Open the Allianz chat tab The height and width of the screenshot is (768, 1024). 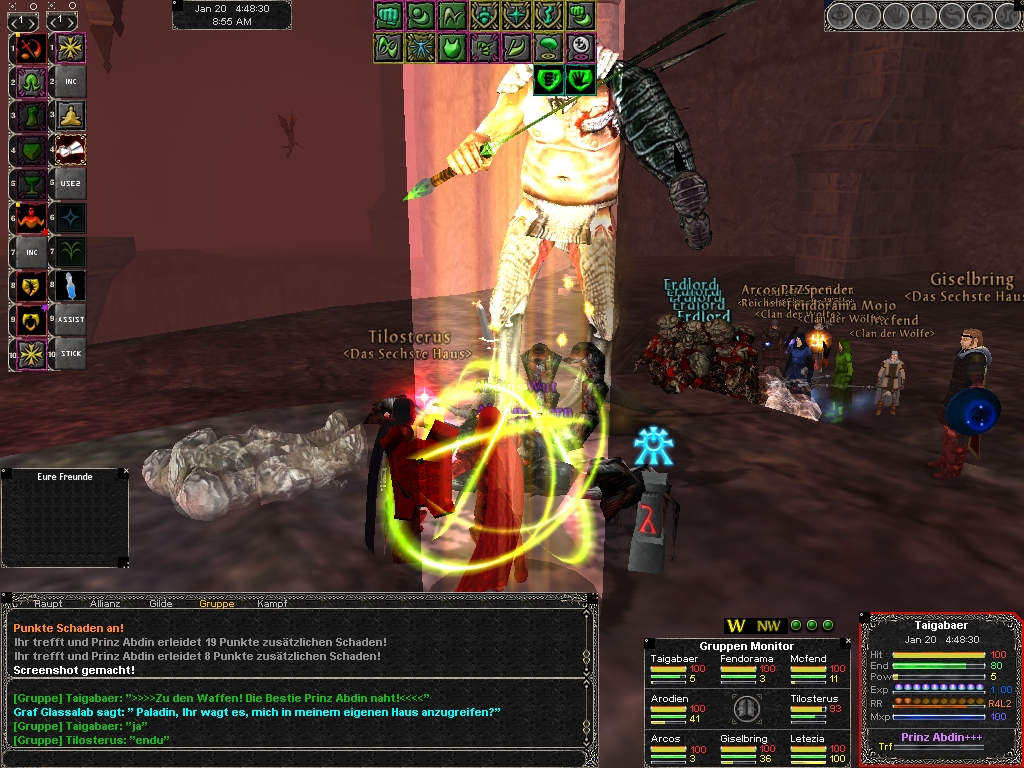point(104,603)
